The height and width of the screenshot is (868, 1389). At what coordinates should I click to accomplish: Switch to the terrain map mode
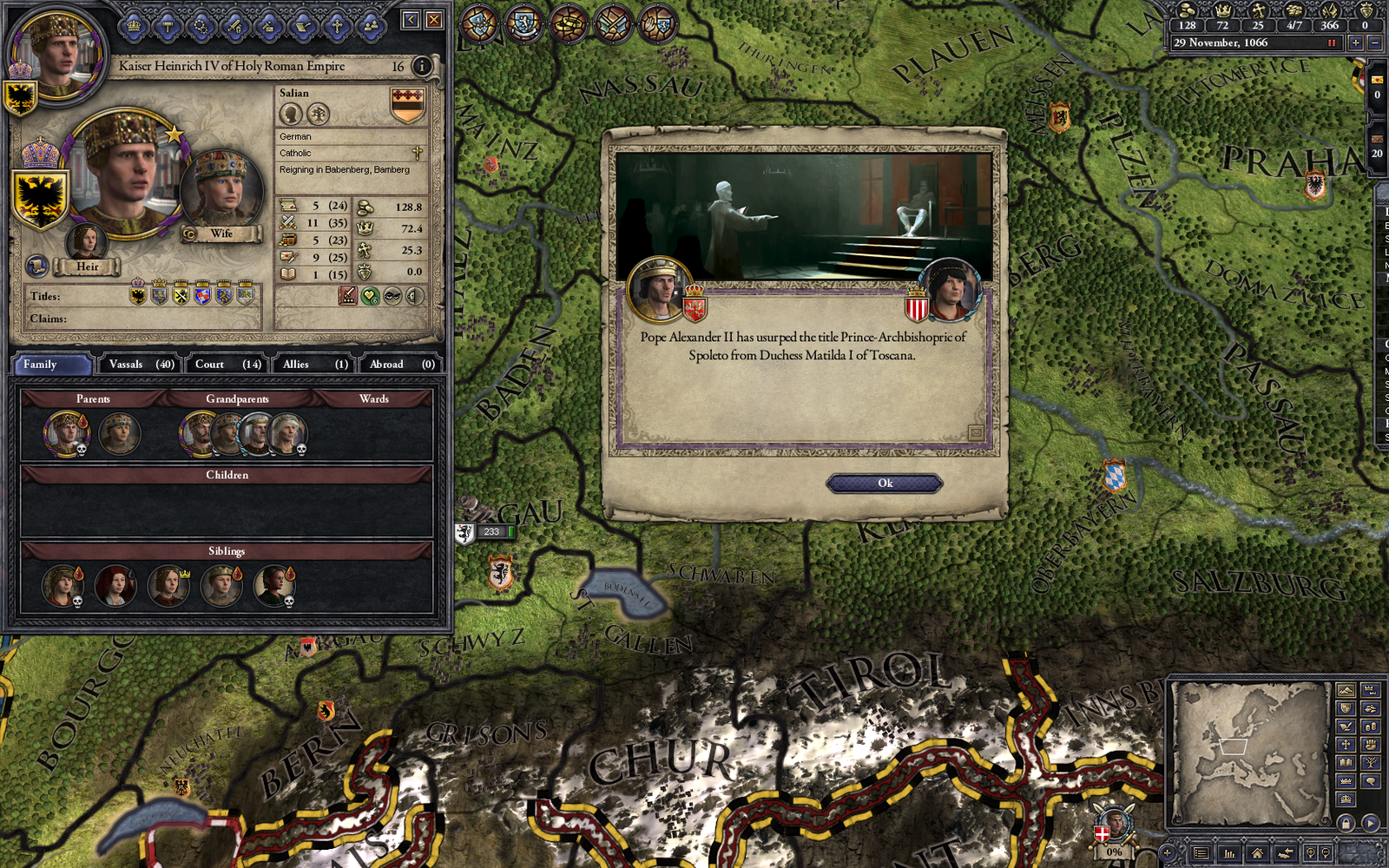pyautogui.click(x=1345, y=690)
